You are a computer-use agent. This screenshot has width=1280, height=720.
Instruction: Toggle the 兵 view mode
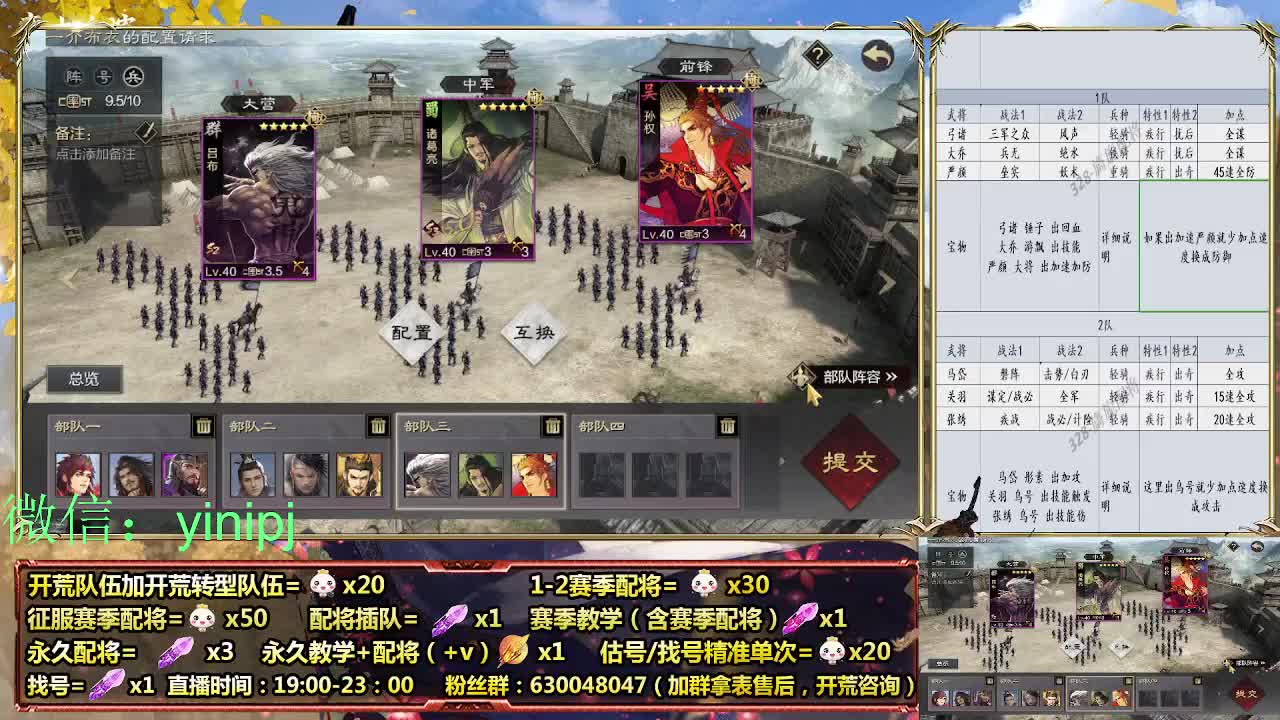click(135, 74)
